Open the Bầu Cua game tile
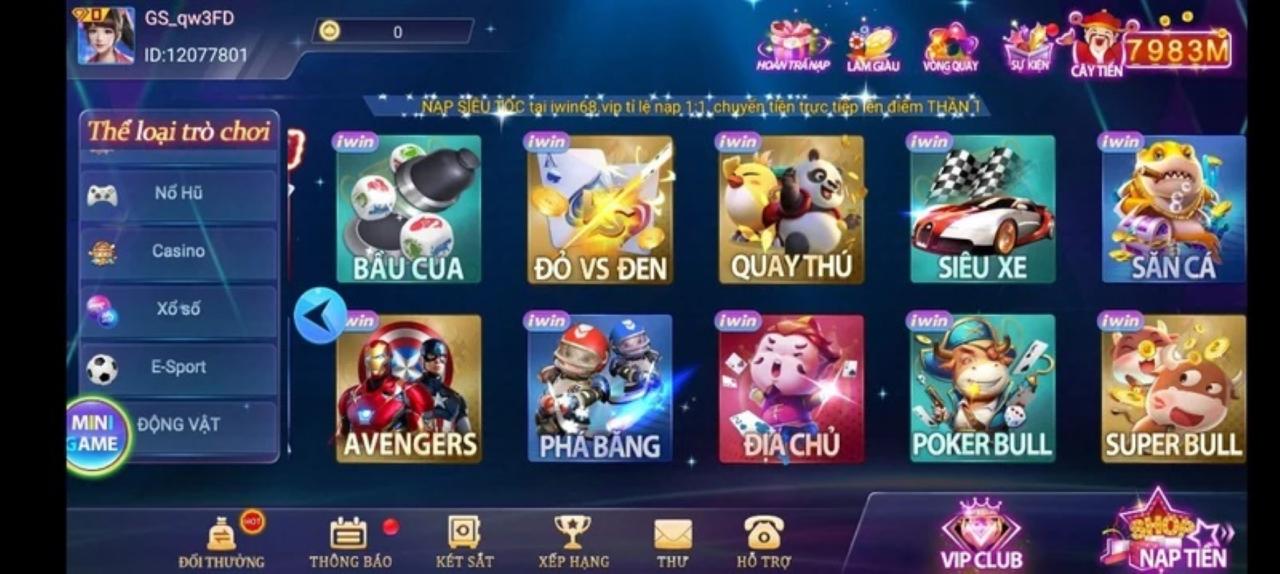This screenshot has width=1280, height=574. point(408,210)
